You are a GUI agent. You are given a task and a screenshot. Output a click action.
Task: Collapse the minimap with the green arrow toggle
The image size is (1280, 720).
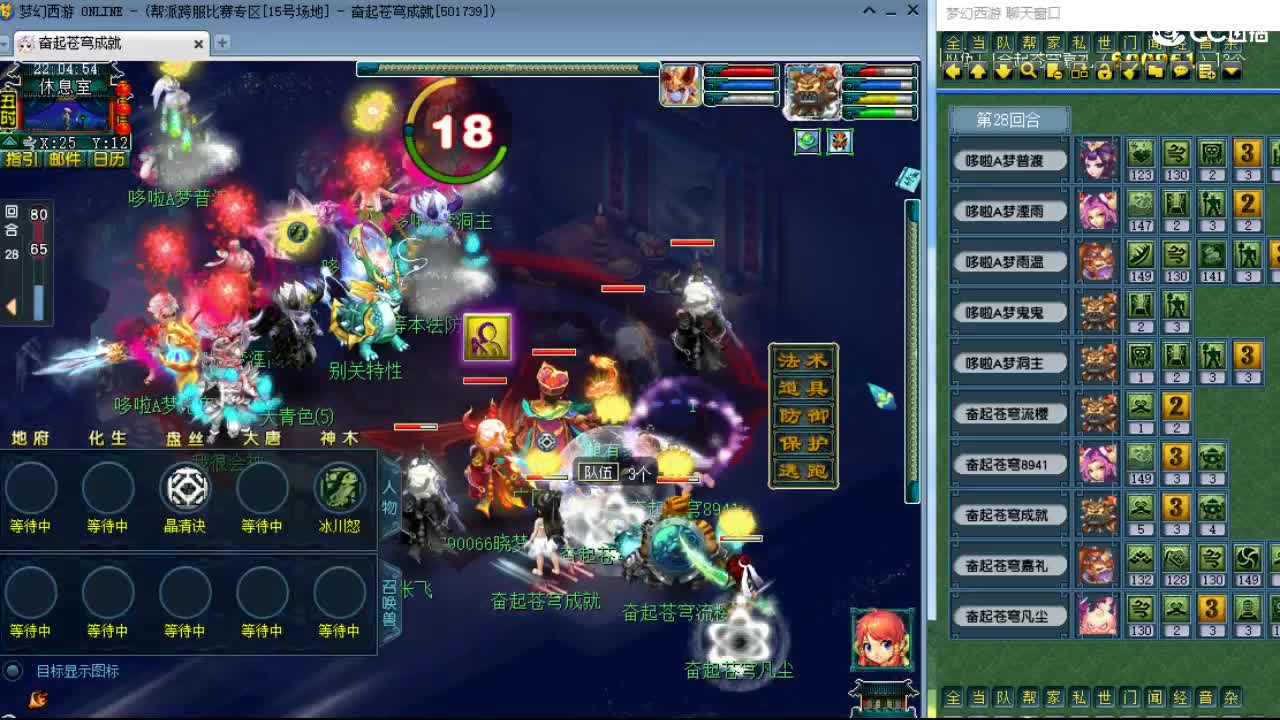coord(9,141)
